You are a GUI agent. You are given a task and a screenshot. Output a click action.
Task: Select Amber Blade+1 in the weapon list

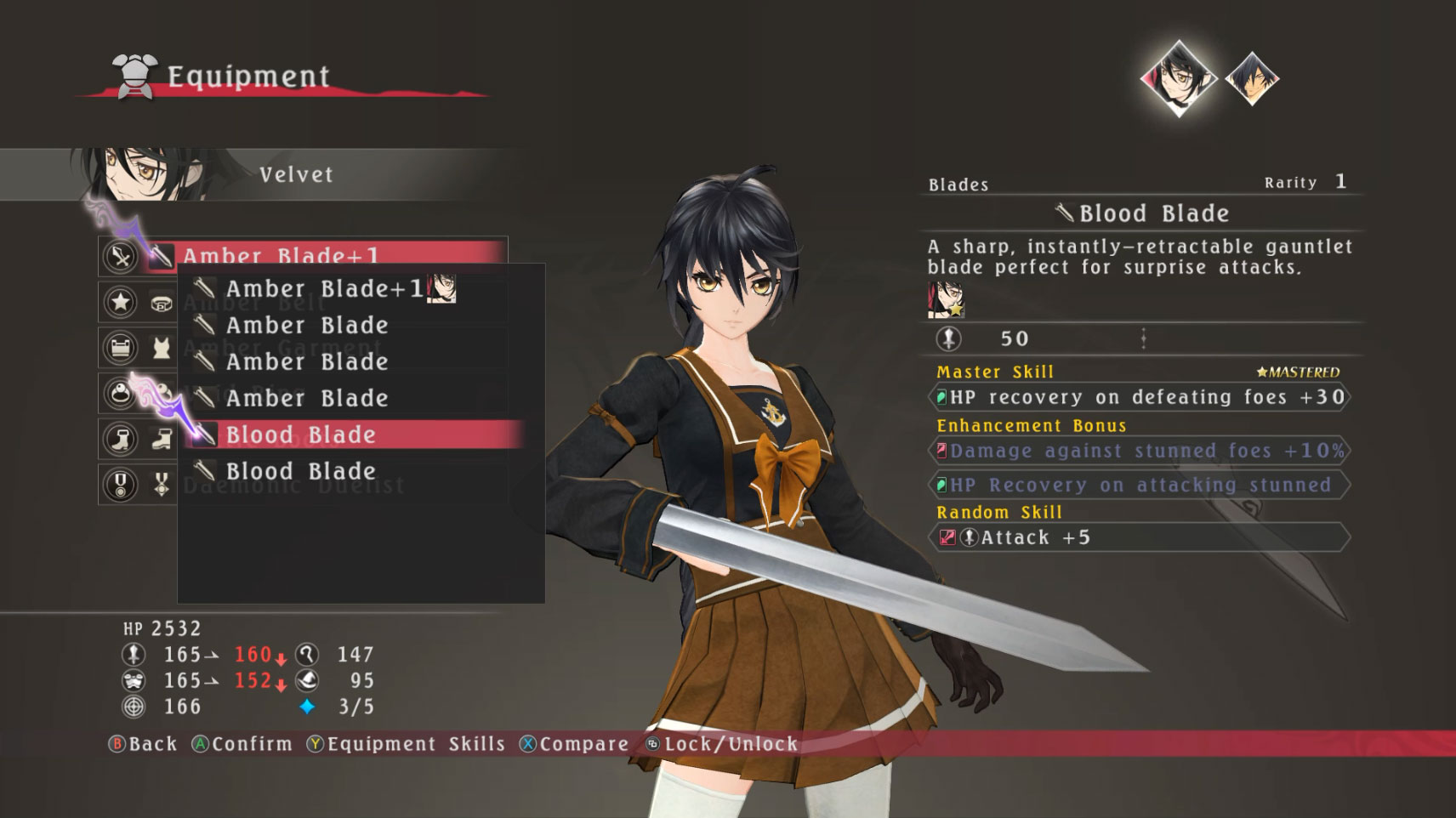323,289
